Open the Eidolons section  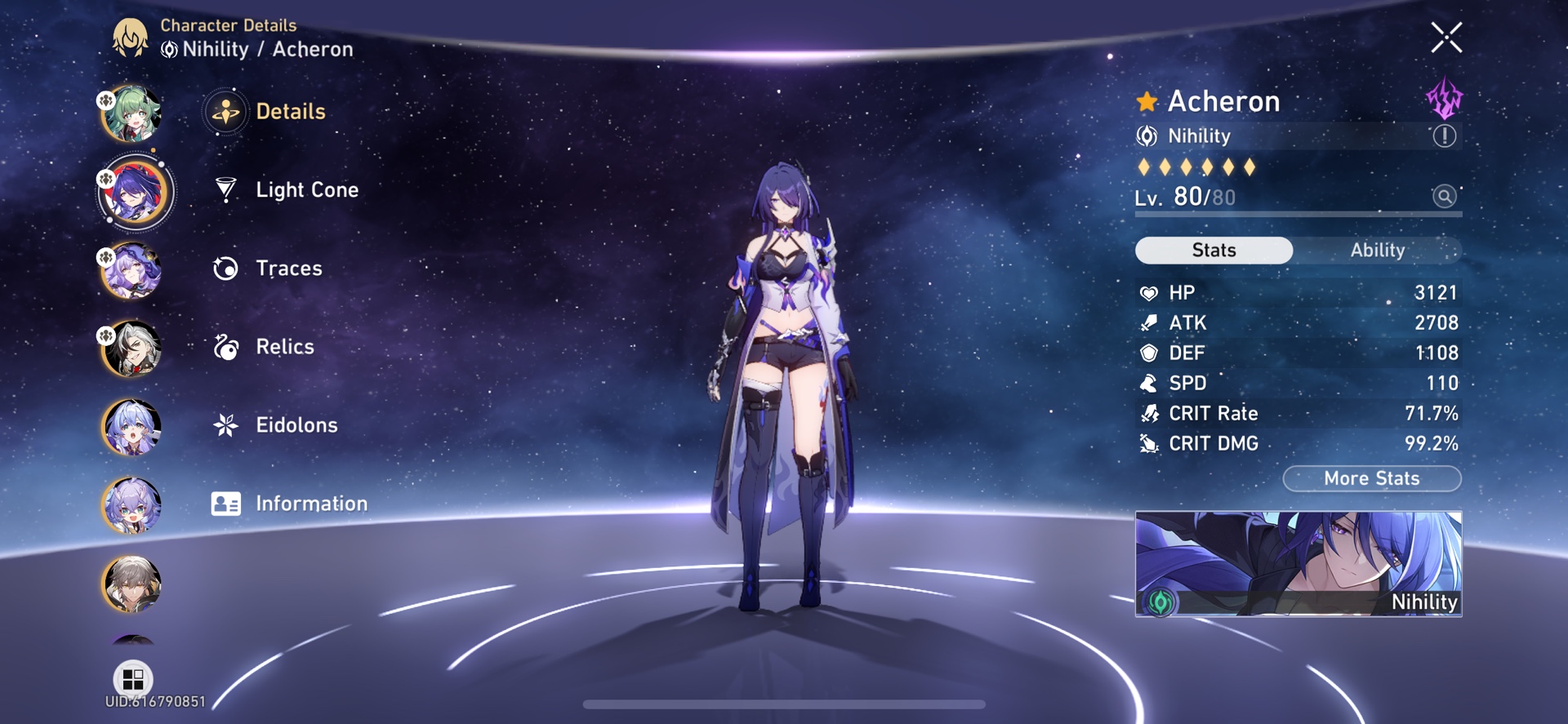point(225,424)
